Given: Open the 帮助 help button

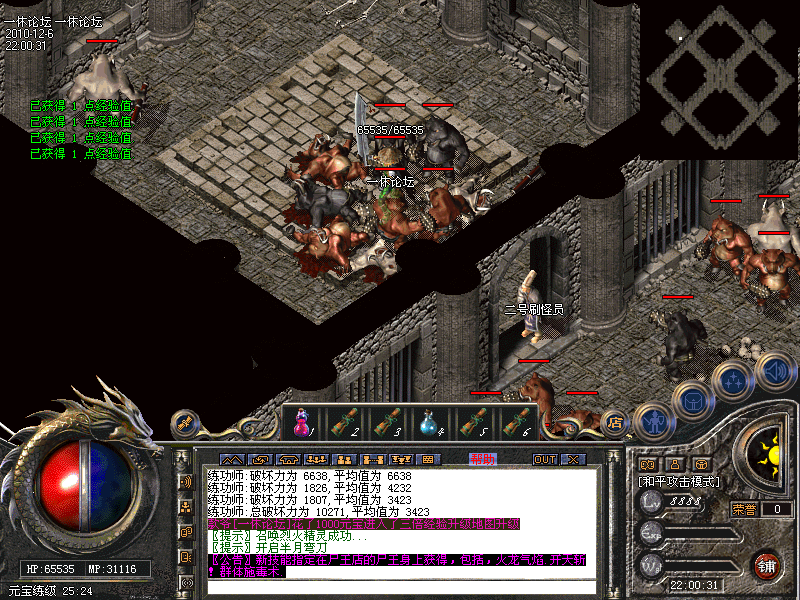Looking at the screenshot, I should pos(483,459).
